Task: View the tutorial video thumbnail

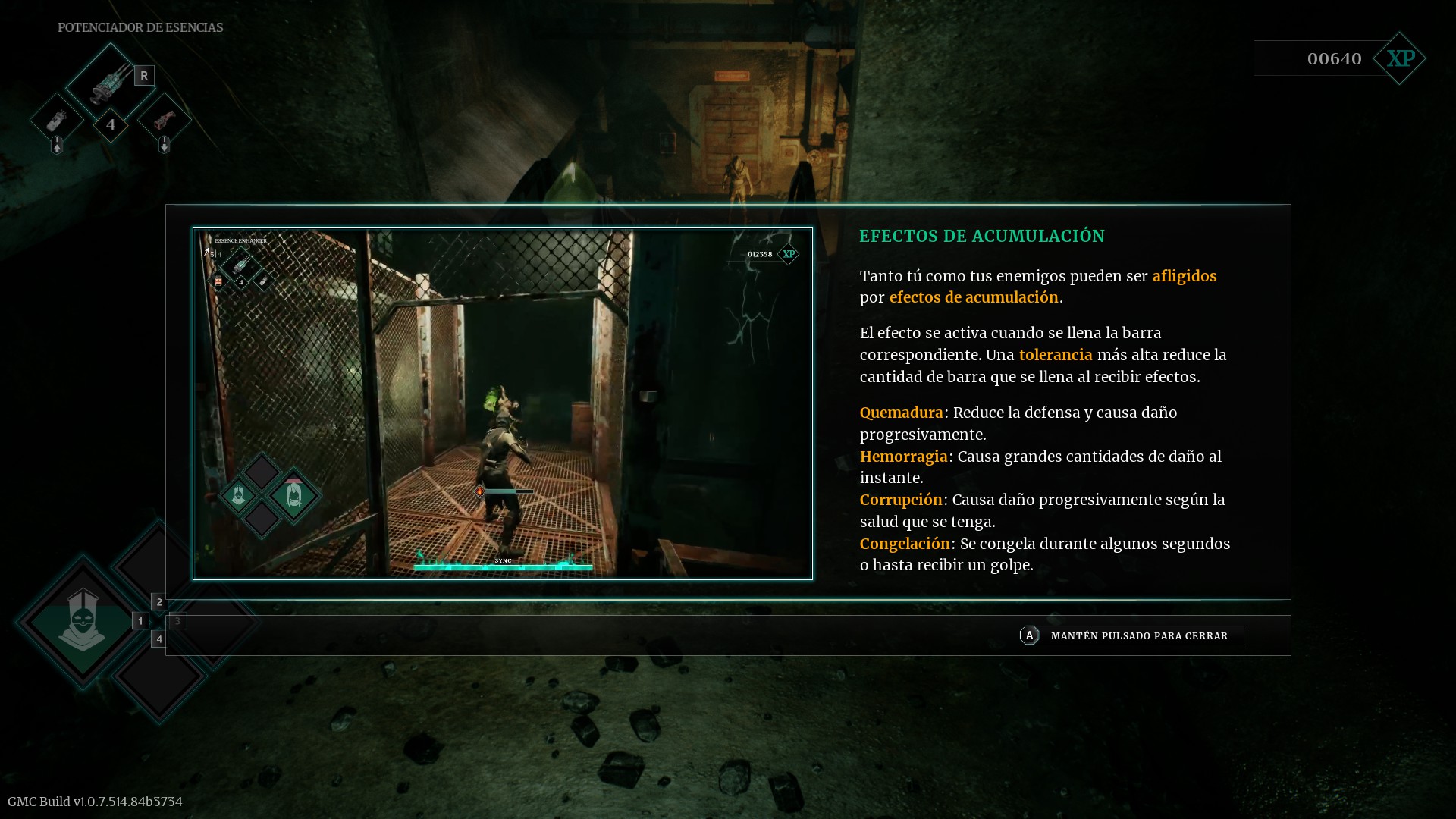Action: pyautogui.click(x=502, y=403)
